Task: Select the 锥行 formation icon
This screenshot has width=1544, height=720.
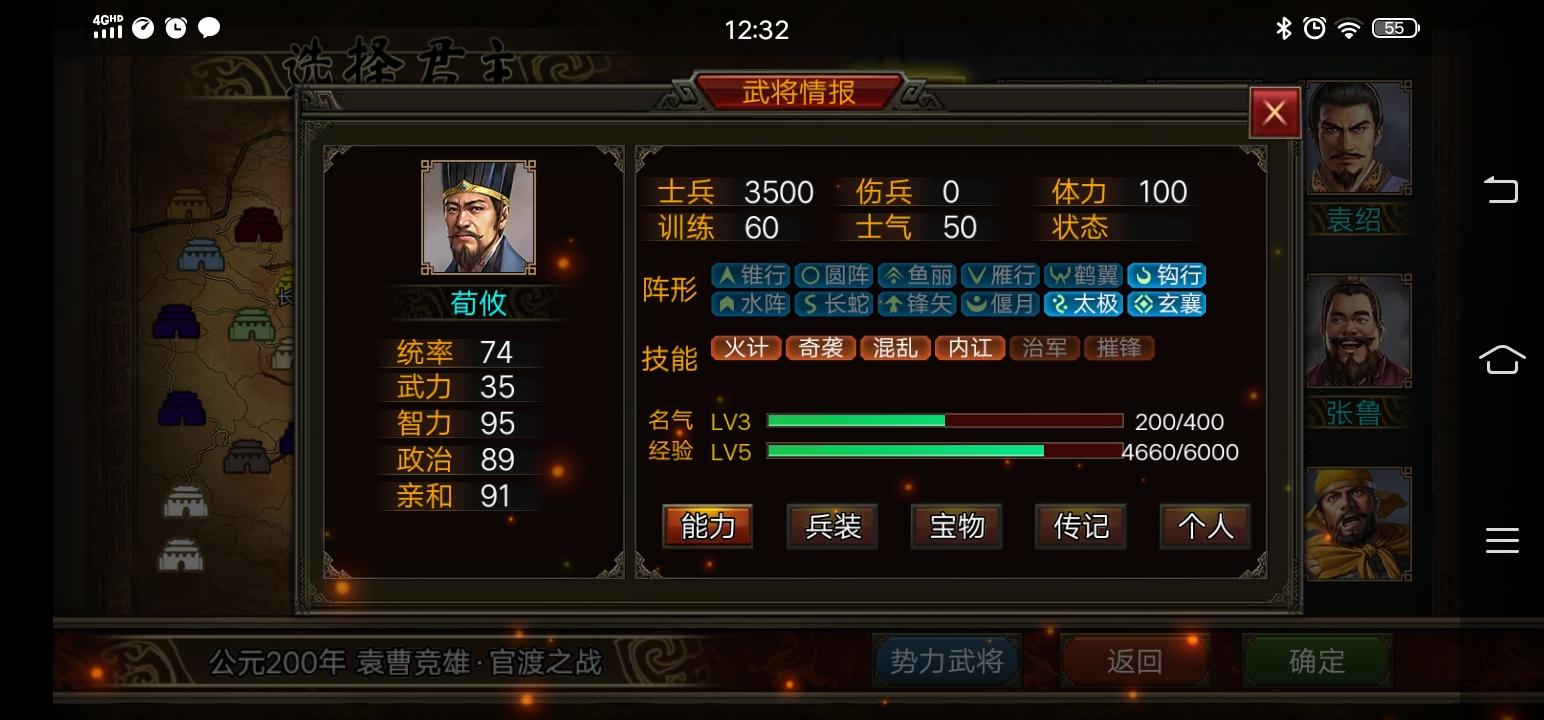Action: pyautogui.click(x=749, y=276)
